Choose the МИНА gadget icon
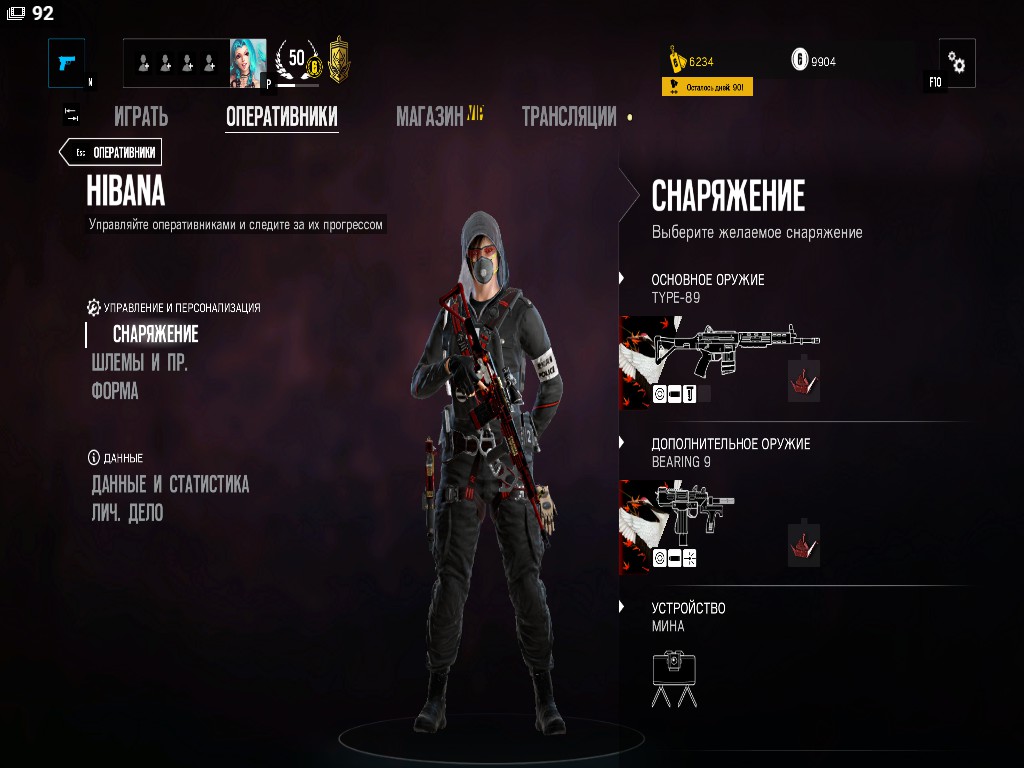This screenshot has width=1024, height=768. pos(674,679)
